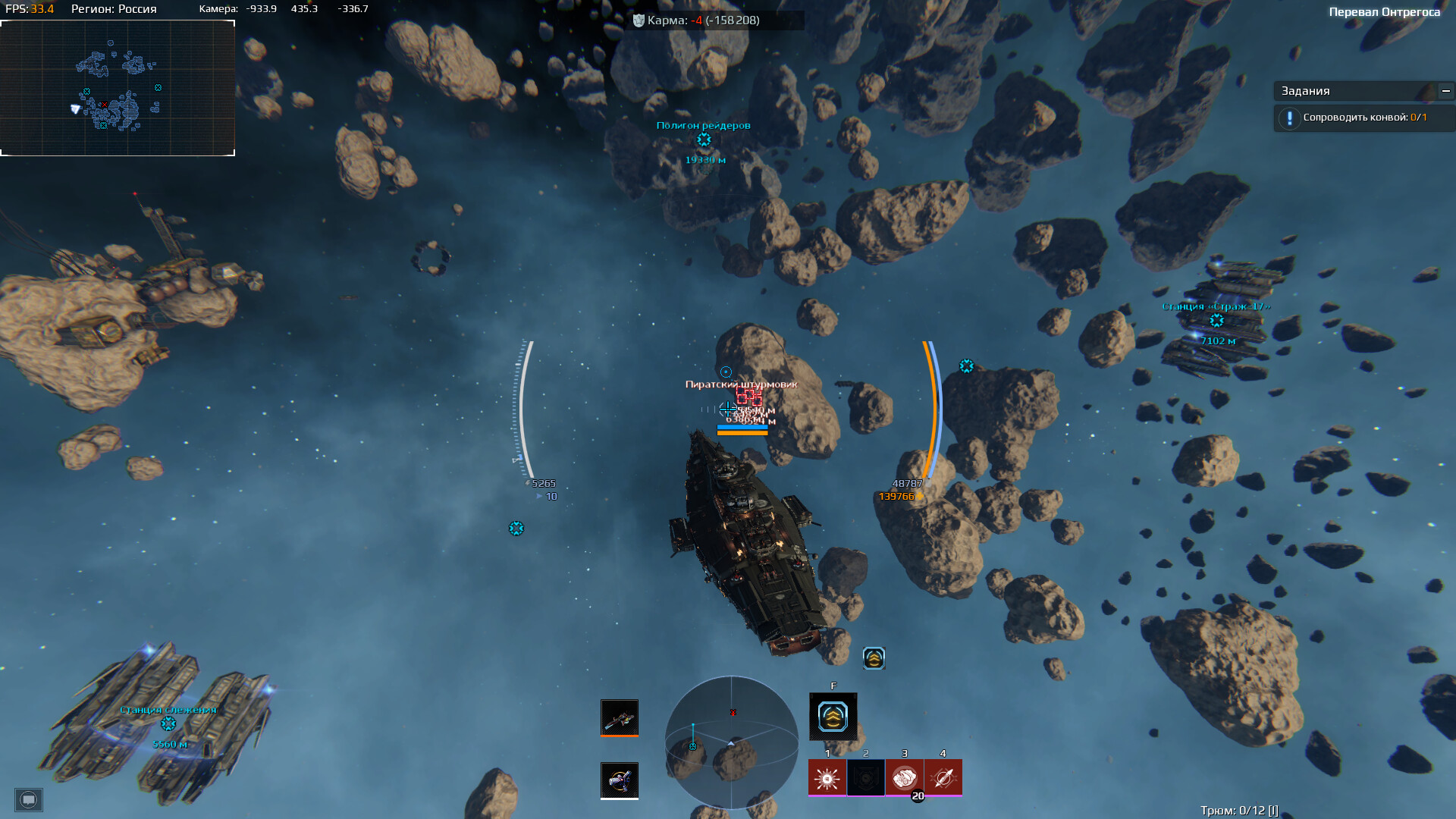
Task: Select the Станция «Страж-17» waypoint marker
Action: pyautogui.click(x=1216, y=321)
